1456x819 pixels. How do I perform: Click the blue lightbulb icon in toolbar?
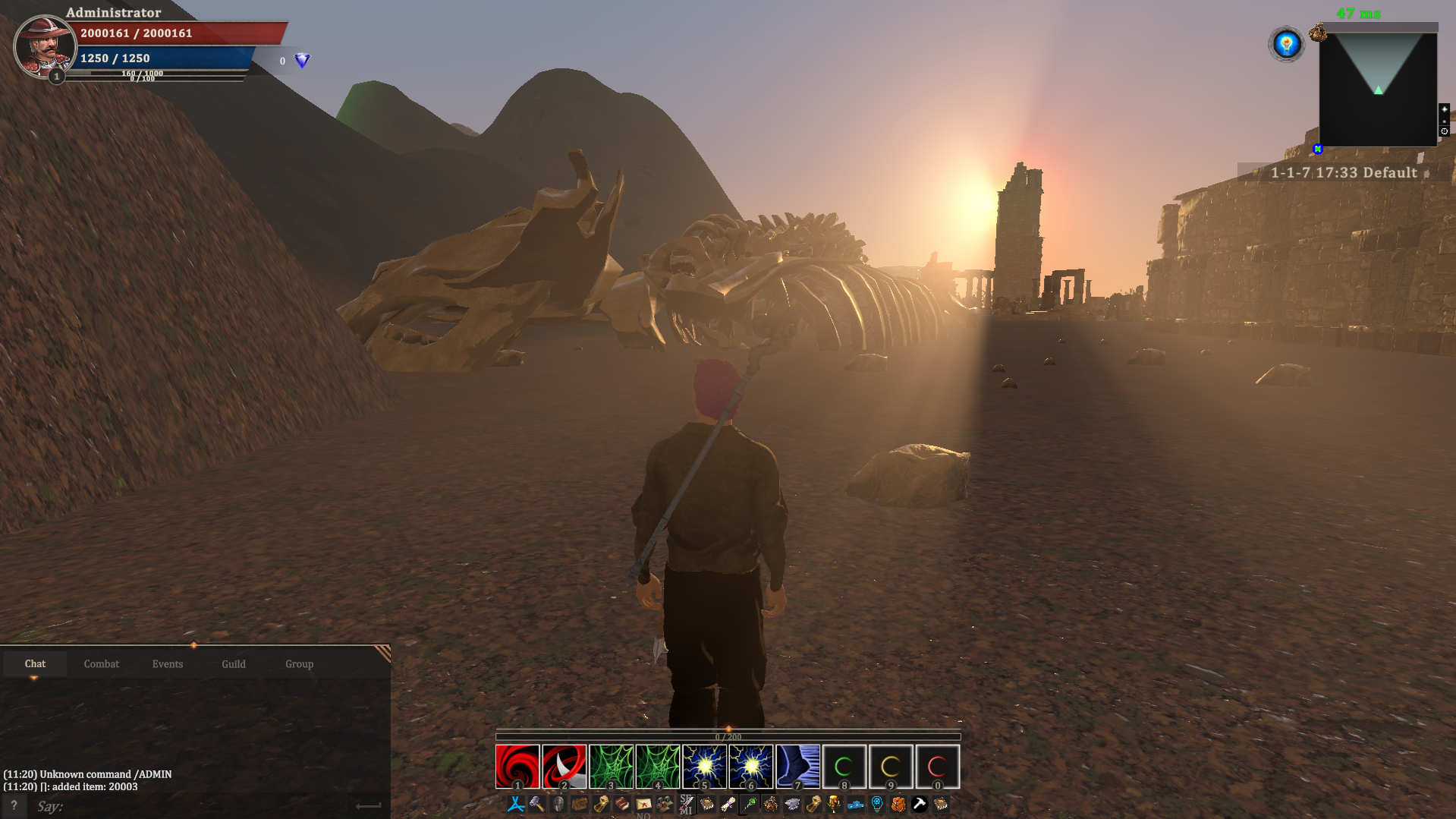tap(877, 804)
